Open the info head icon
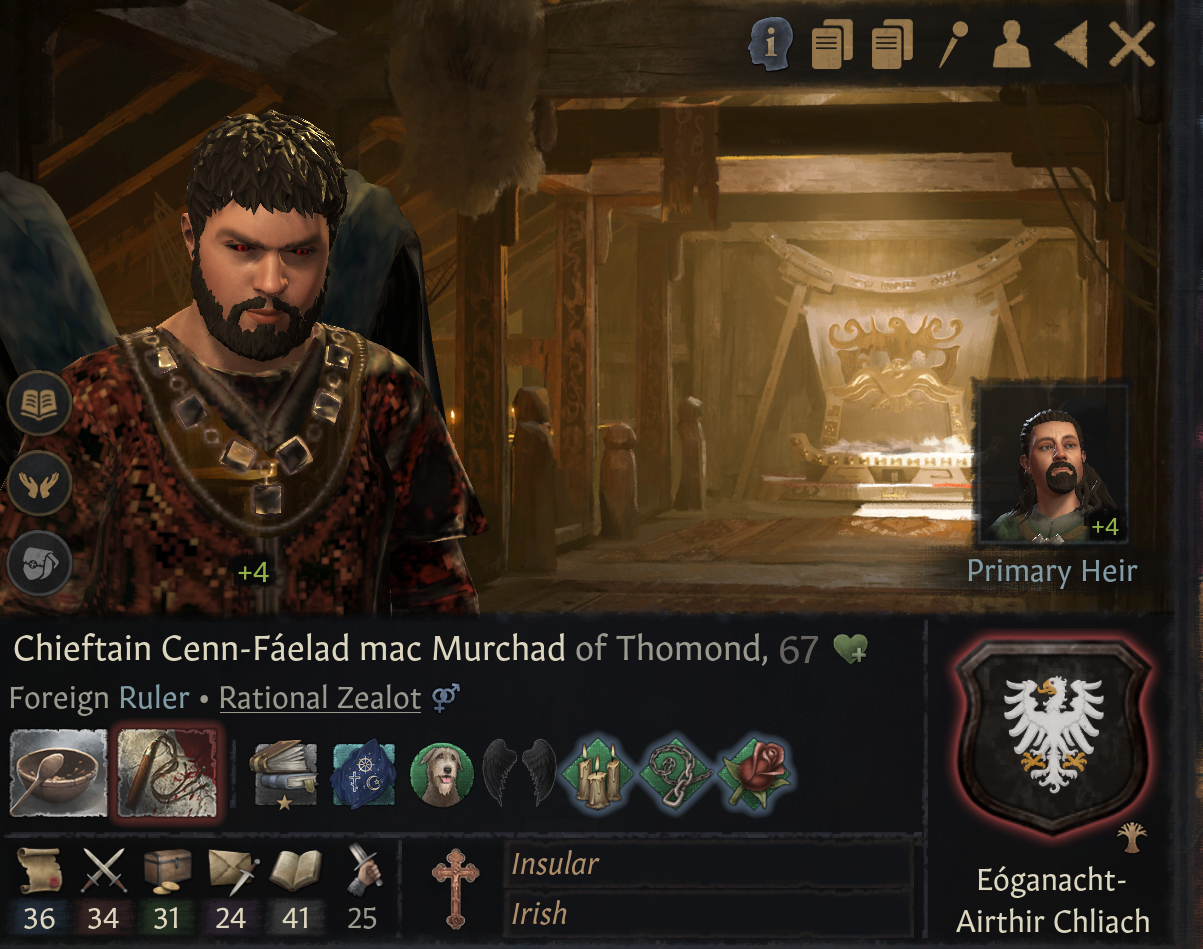This screenshot has height=949, width=1203. (771, 45)
